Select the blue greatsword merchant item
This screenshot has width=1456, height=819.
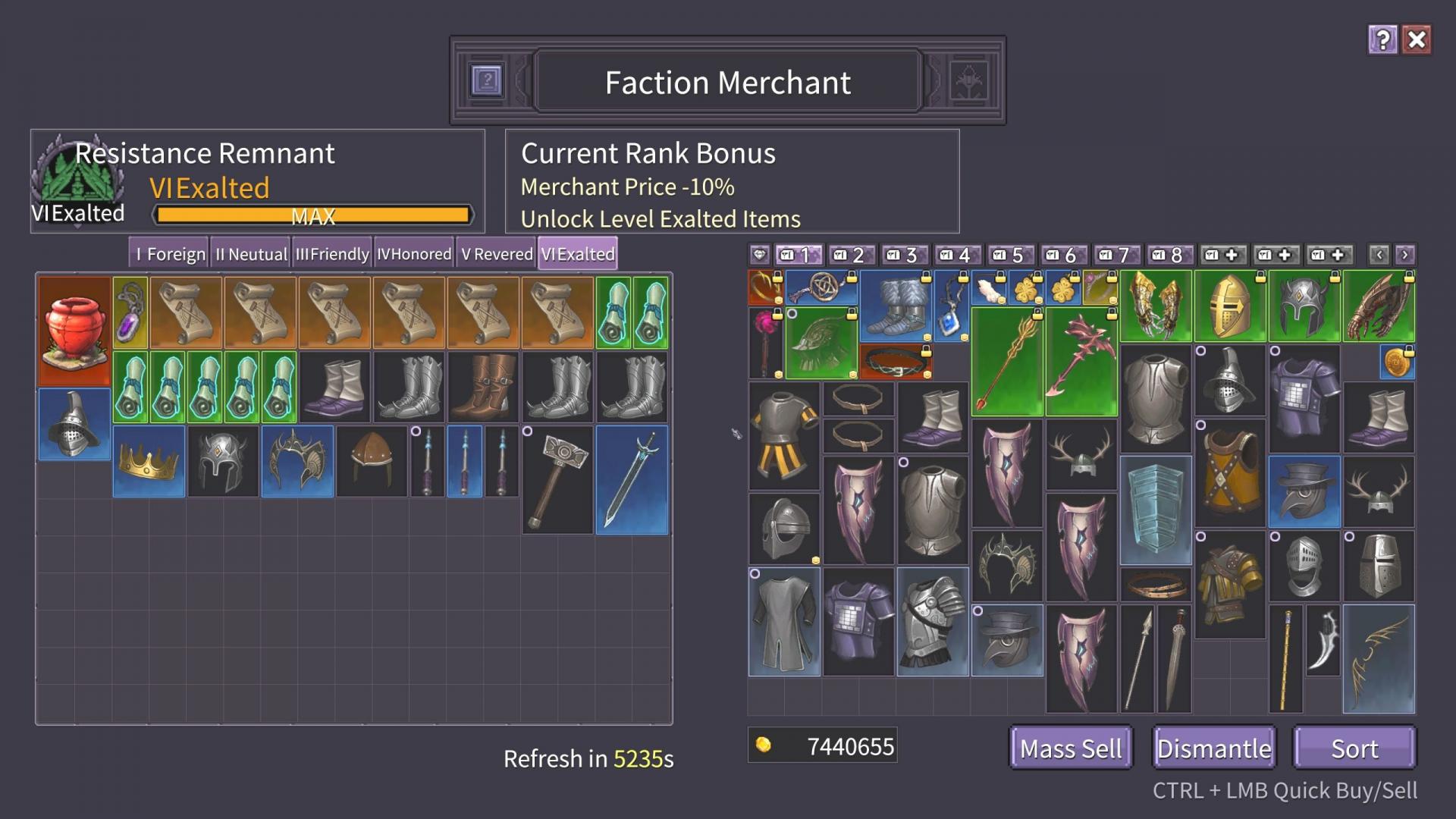632,479
